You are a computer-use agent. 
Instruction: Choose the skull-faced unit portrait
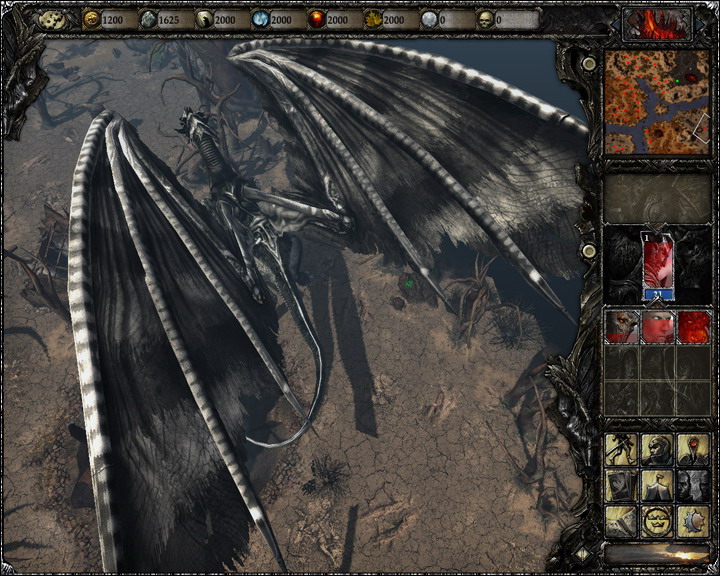(x=621, y=327)
